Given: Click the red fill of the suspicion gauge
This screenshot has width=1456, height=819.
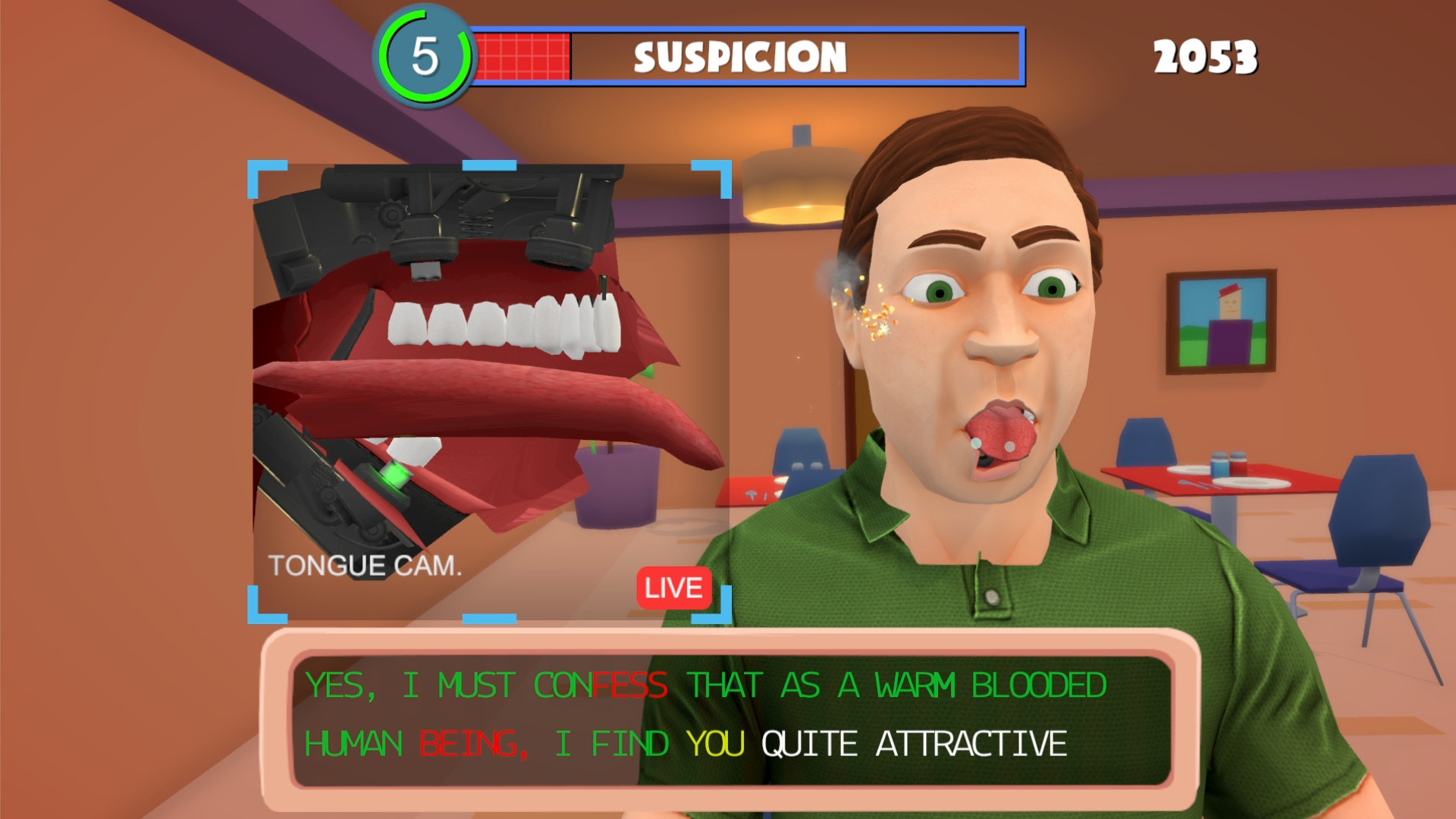Looking at the screenshot, I should tap(523, 55).
